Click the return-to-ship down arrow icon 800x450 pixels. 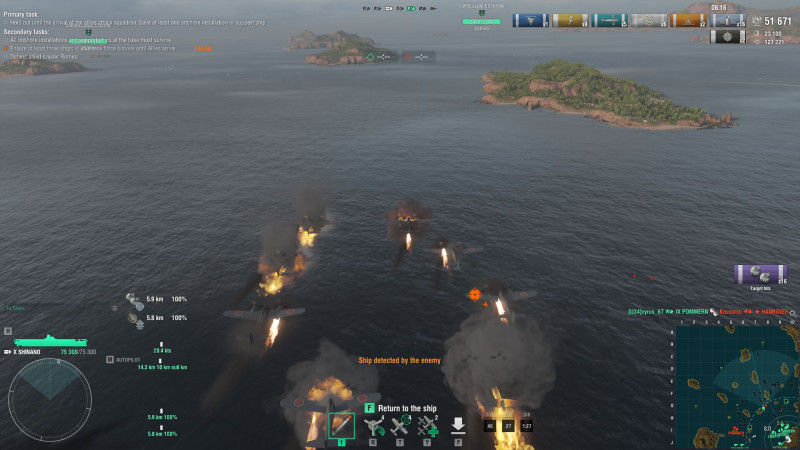458,425
